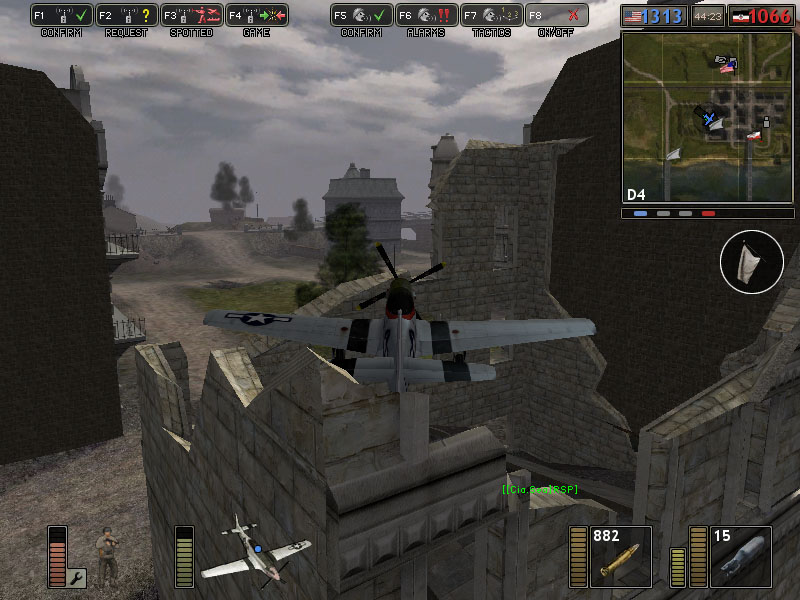Click the wrench repair icon

(x=77, y=577)
